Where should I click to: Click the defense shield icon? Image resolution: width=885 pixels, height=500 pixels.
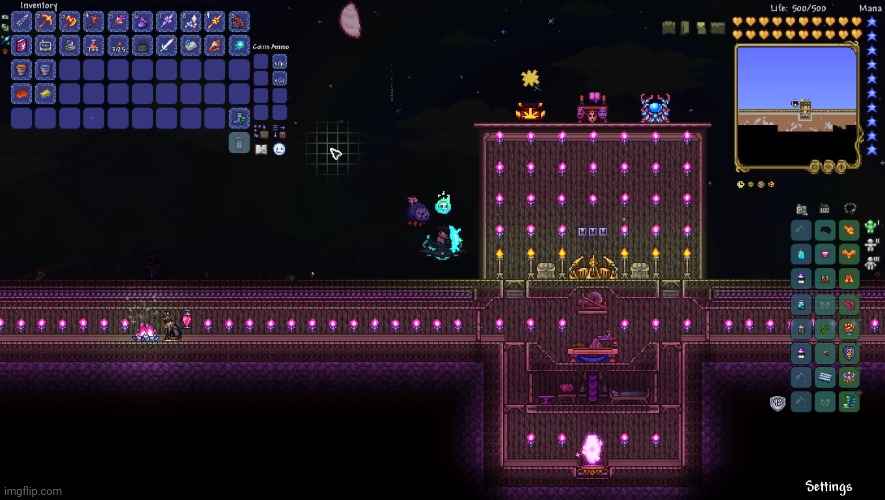click(777, 403)
